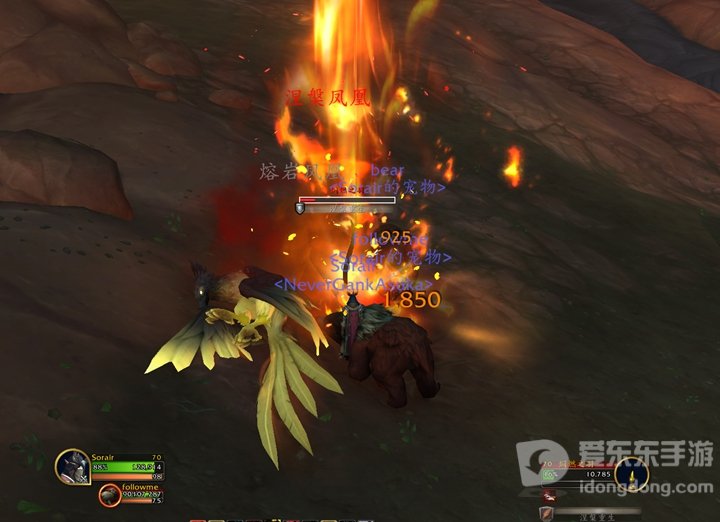Click Sorair's player portrait
The width and height of the screenshot is (720, 522).
(72, 466)
